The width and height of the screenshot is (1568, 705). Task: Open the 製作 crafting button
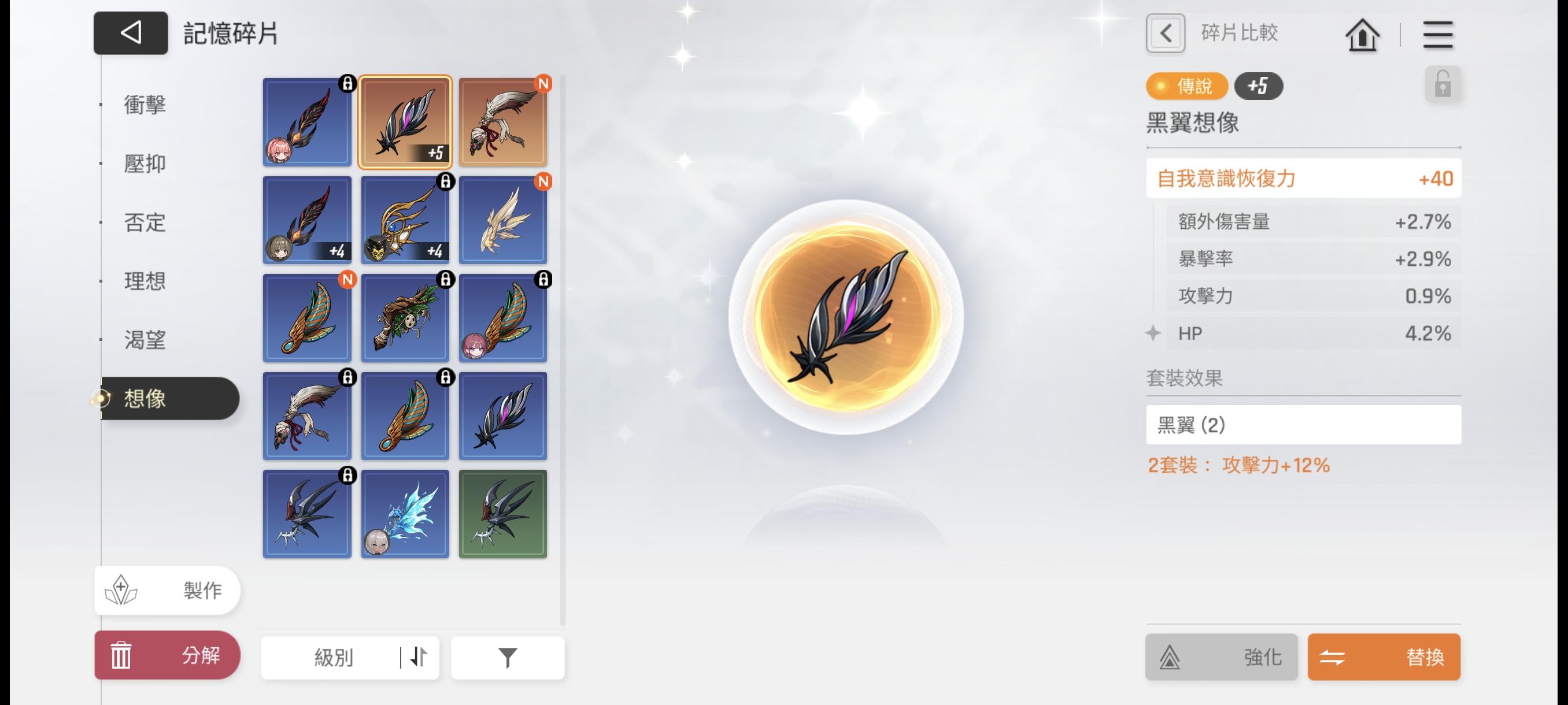tap(168, 590)
